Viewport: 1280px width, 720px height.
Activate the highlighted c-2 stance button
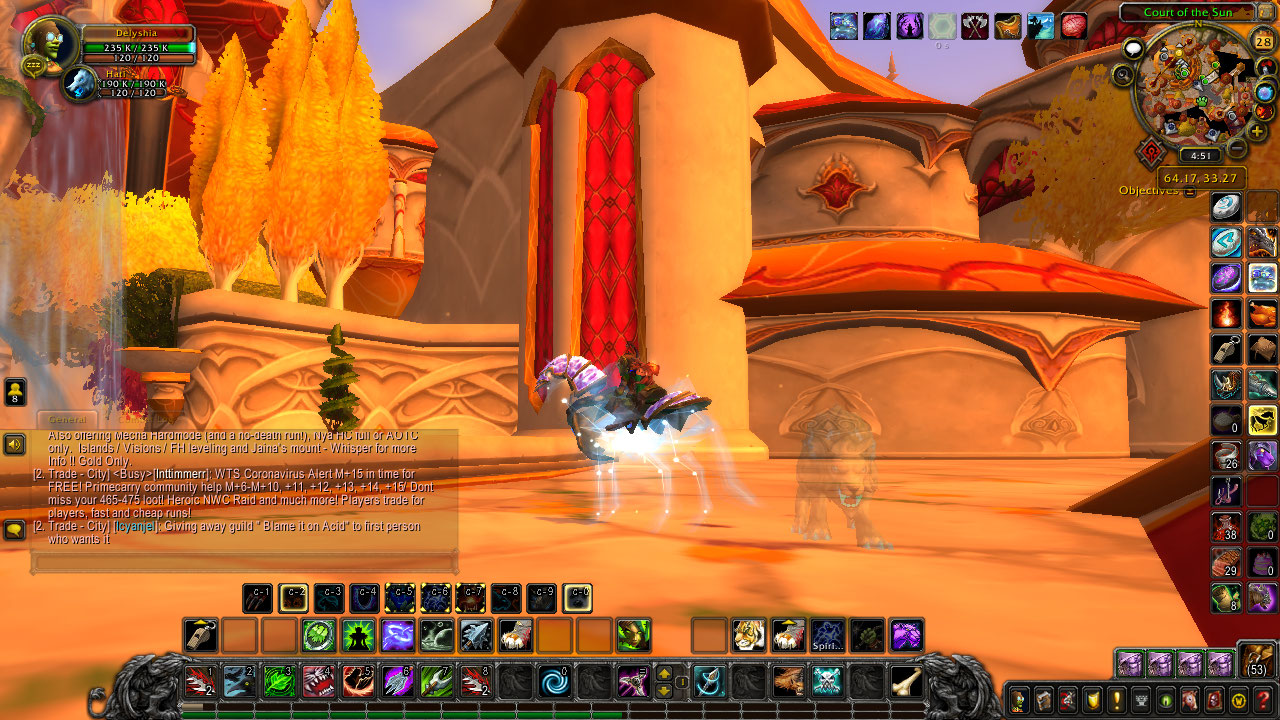(294, 599)
